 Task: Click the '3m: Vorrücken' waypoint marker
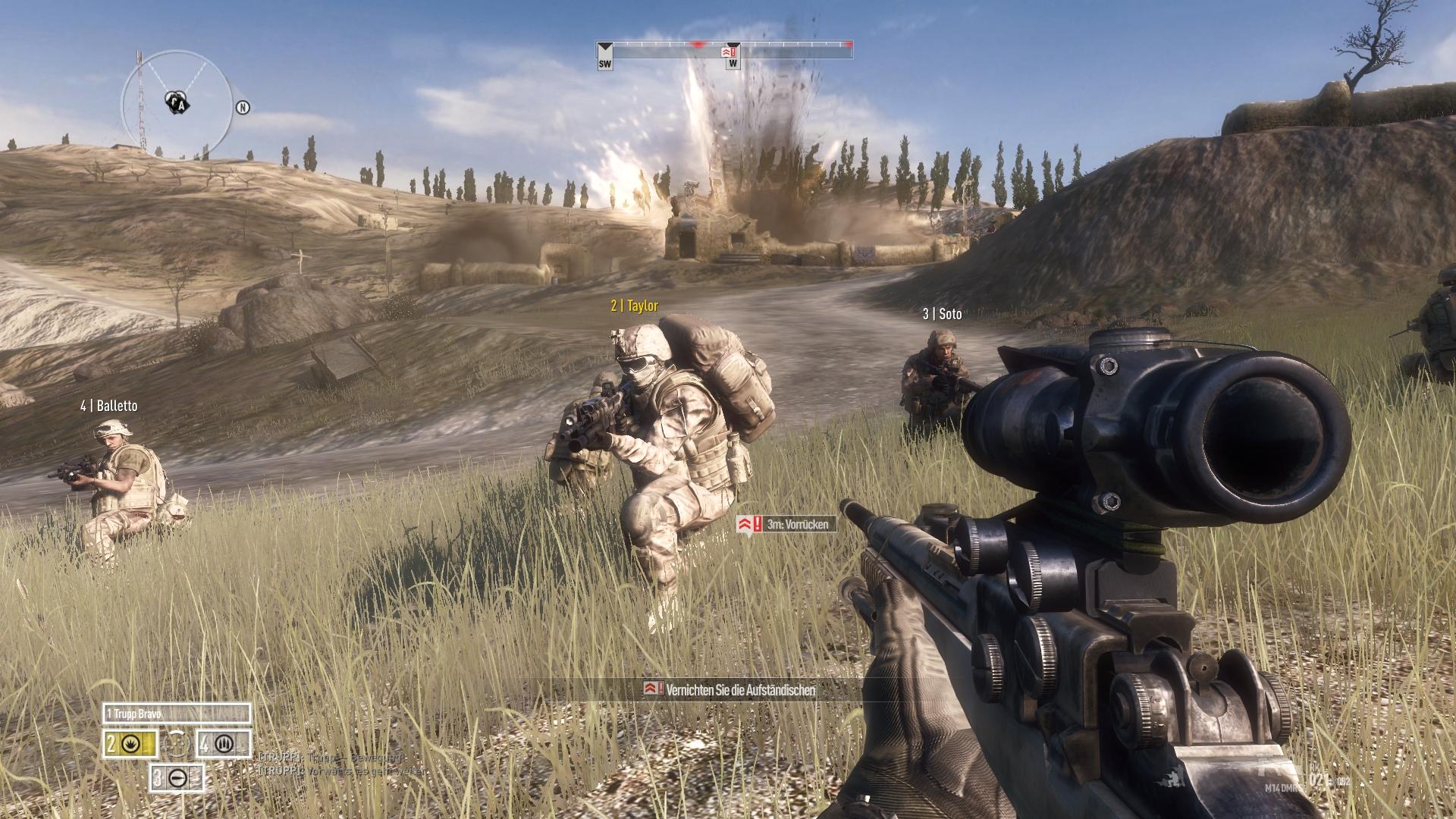[x=786, y=524]
